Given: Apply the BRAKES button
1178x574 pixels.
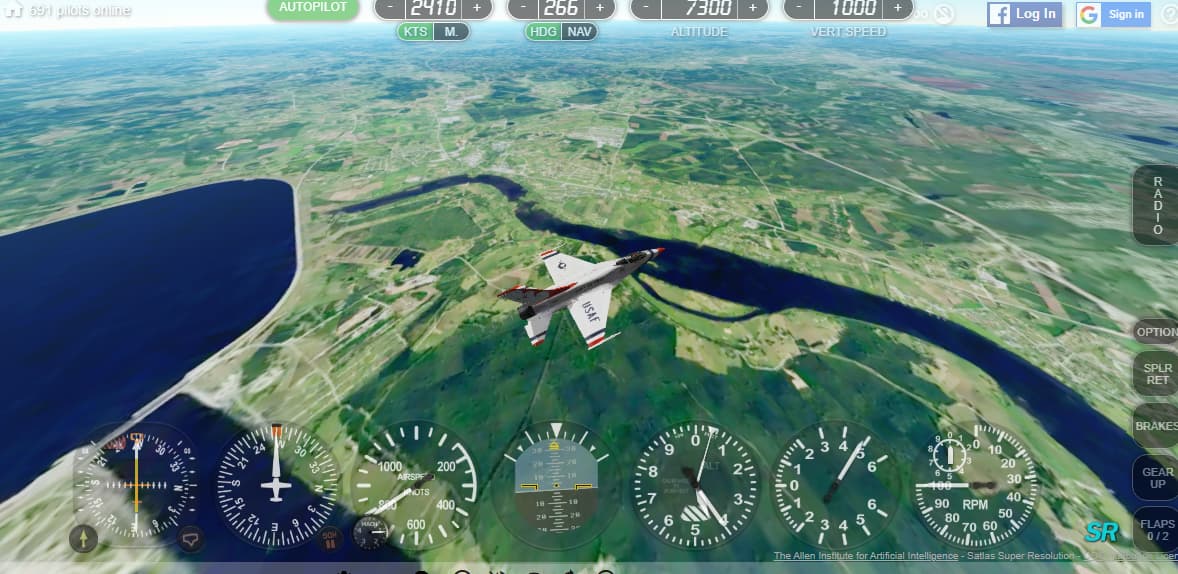Looking at the screenshot, I should [x=1157, y=426].
